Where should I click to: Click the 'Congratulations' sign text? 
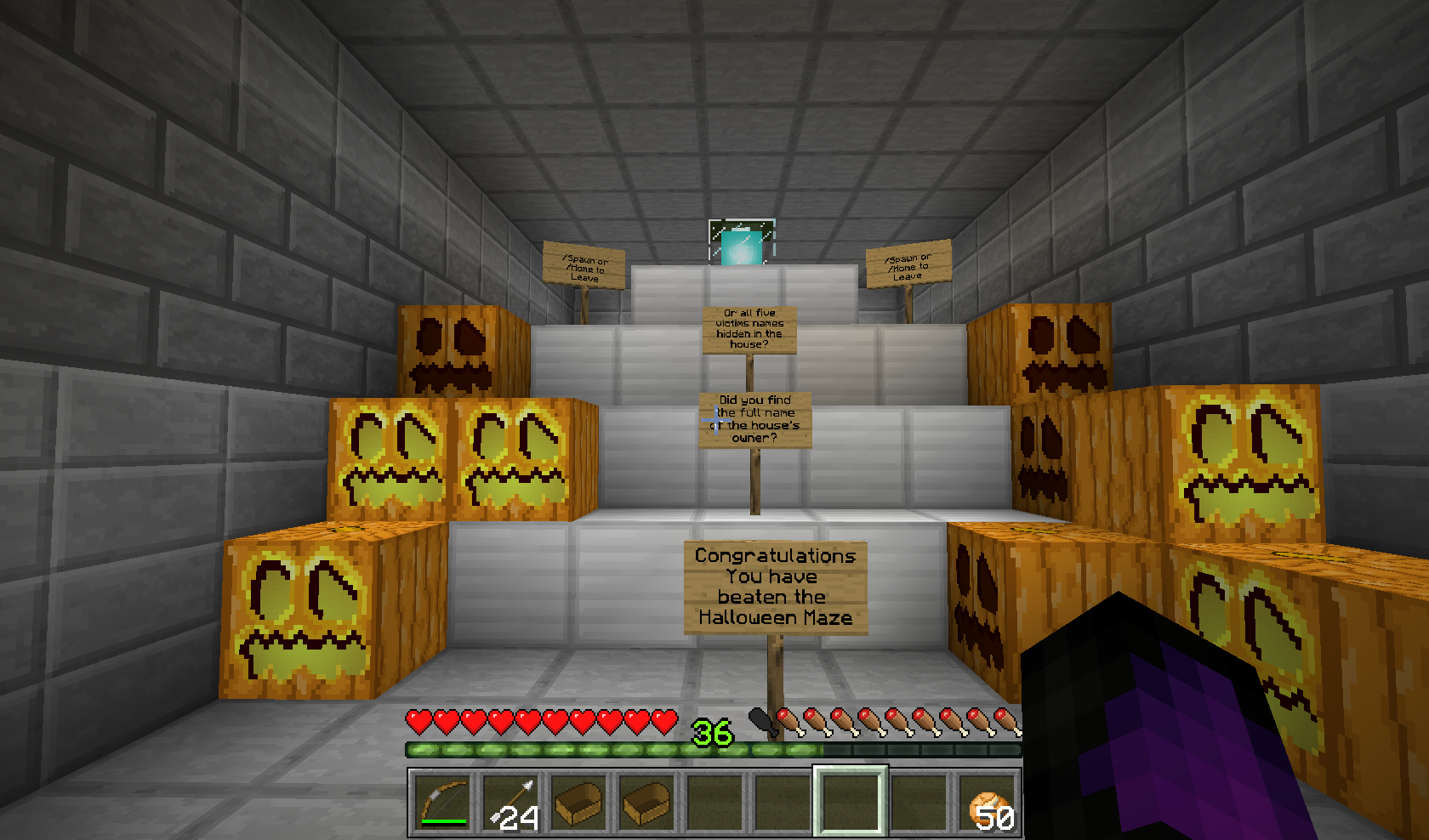(774, 557)
